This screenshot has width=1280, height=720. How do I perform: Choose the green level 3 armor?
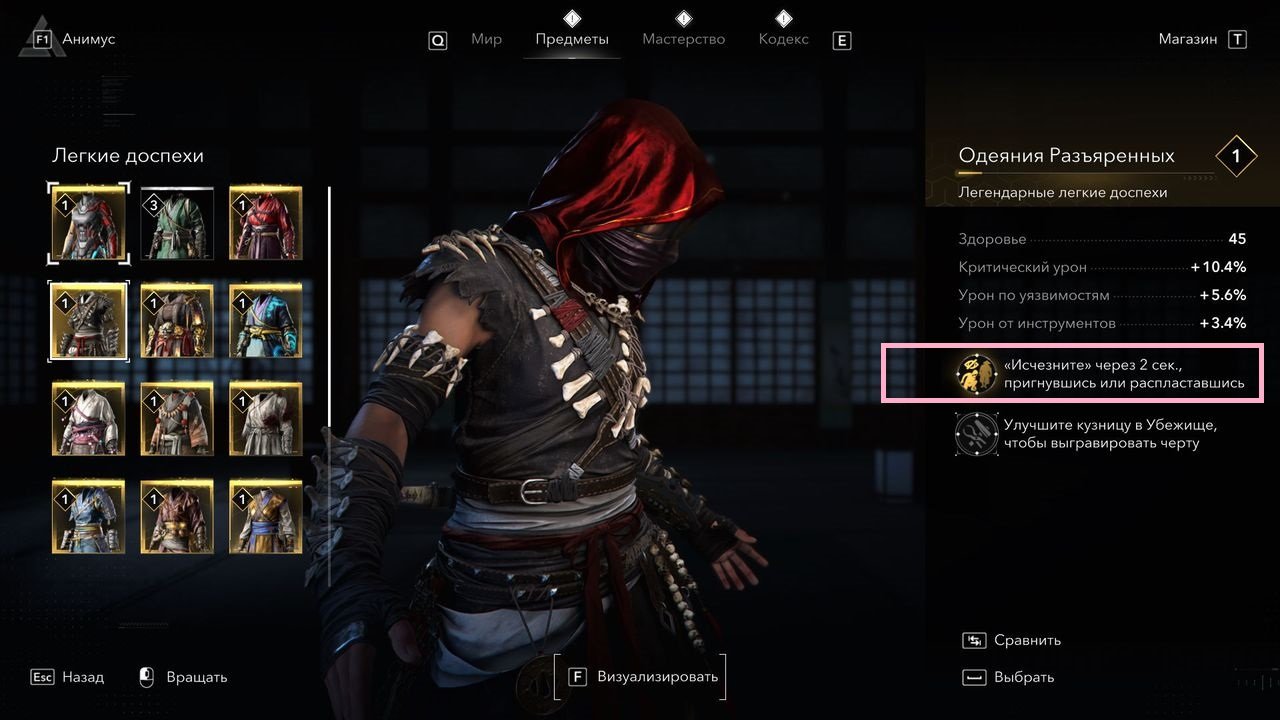177,223
